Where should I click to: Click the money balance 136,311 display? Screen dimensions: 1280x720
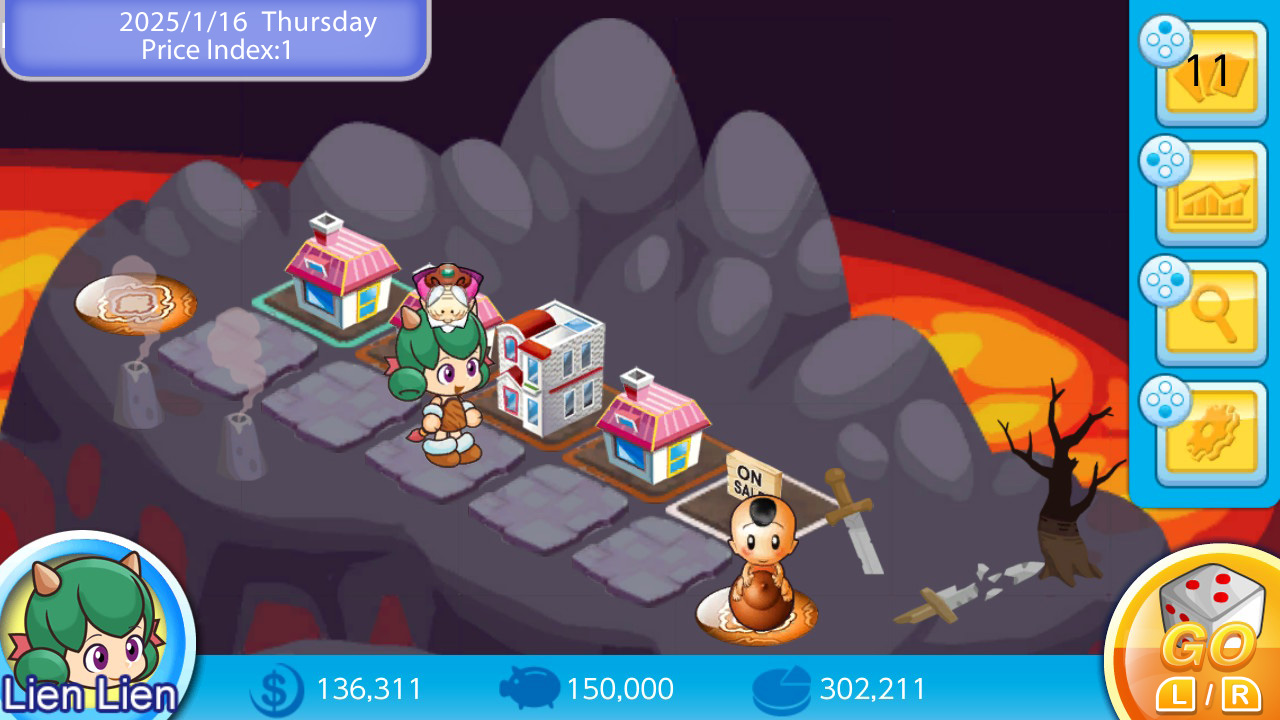[368, 688]
